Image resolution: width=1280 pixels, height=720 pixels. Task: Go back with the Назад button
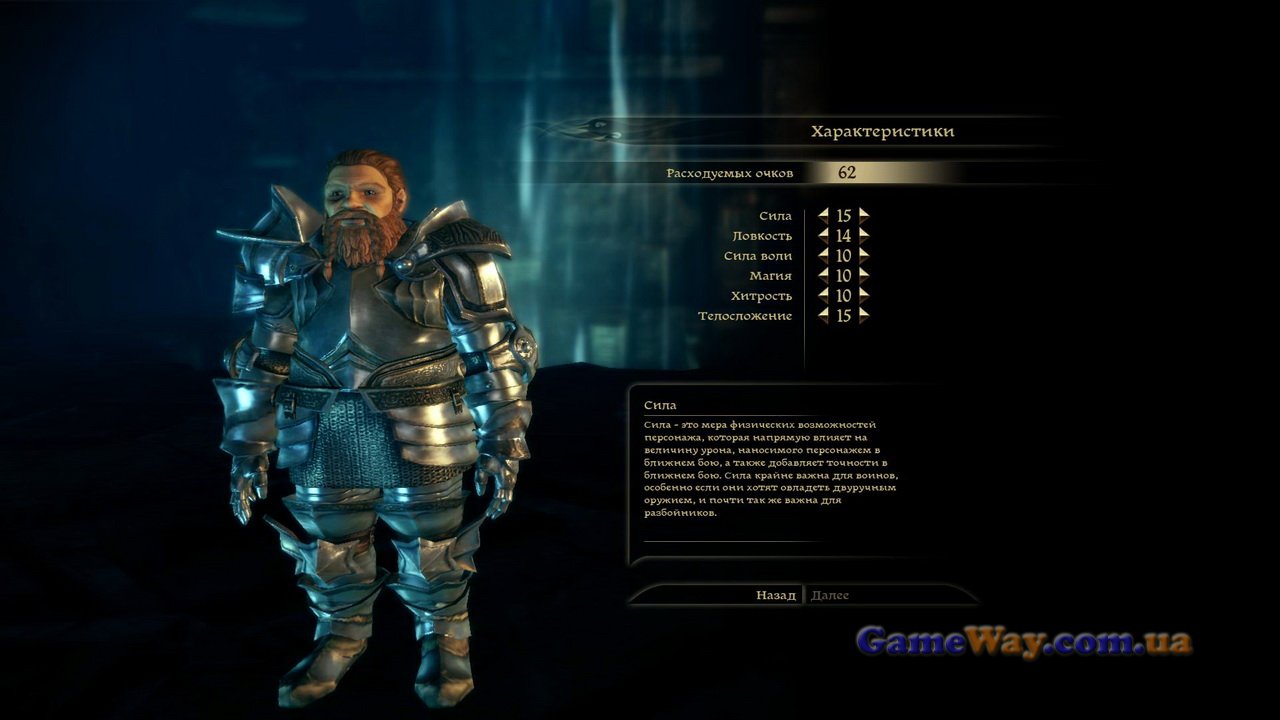click(775, 595)
